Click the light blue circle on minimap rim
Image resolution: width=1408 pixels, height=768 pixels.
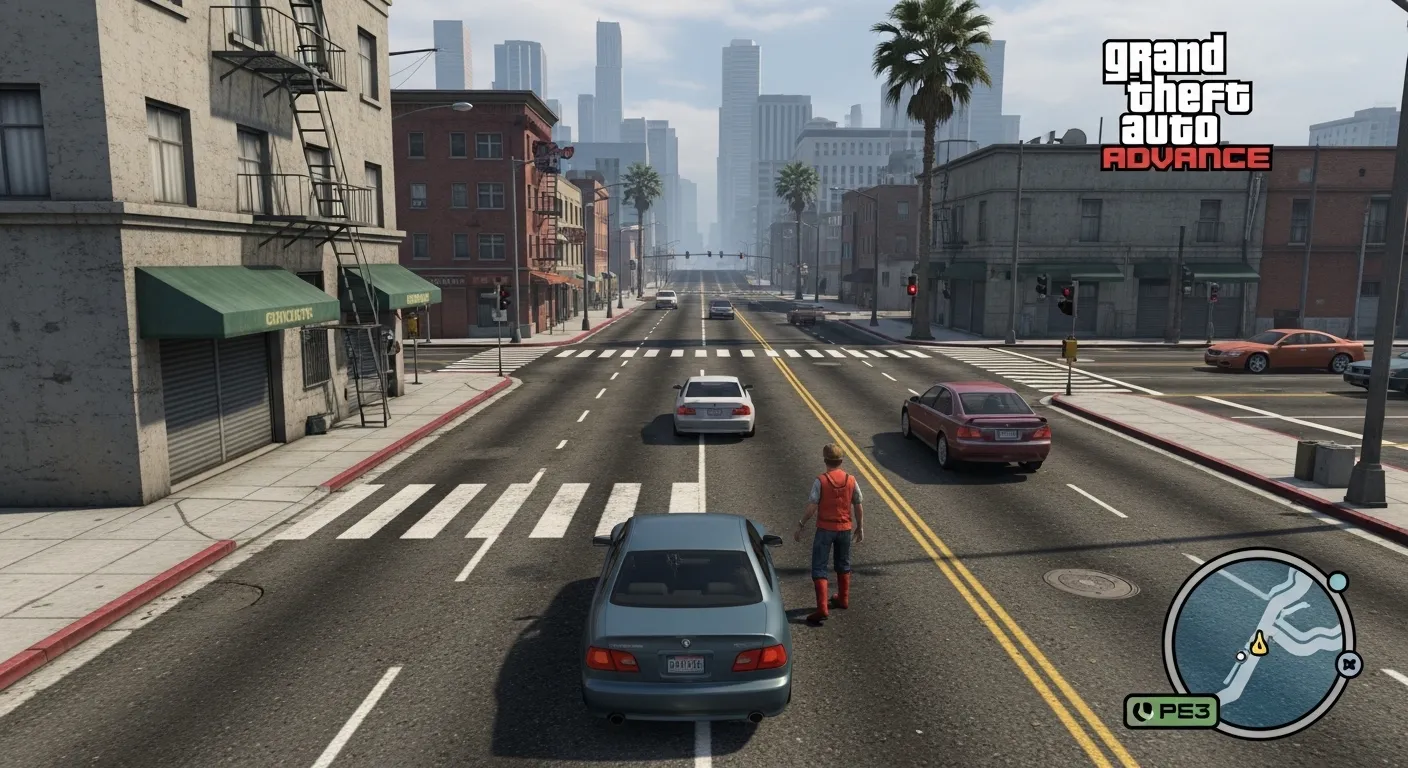point(1337,582)
